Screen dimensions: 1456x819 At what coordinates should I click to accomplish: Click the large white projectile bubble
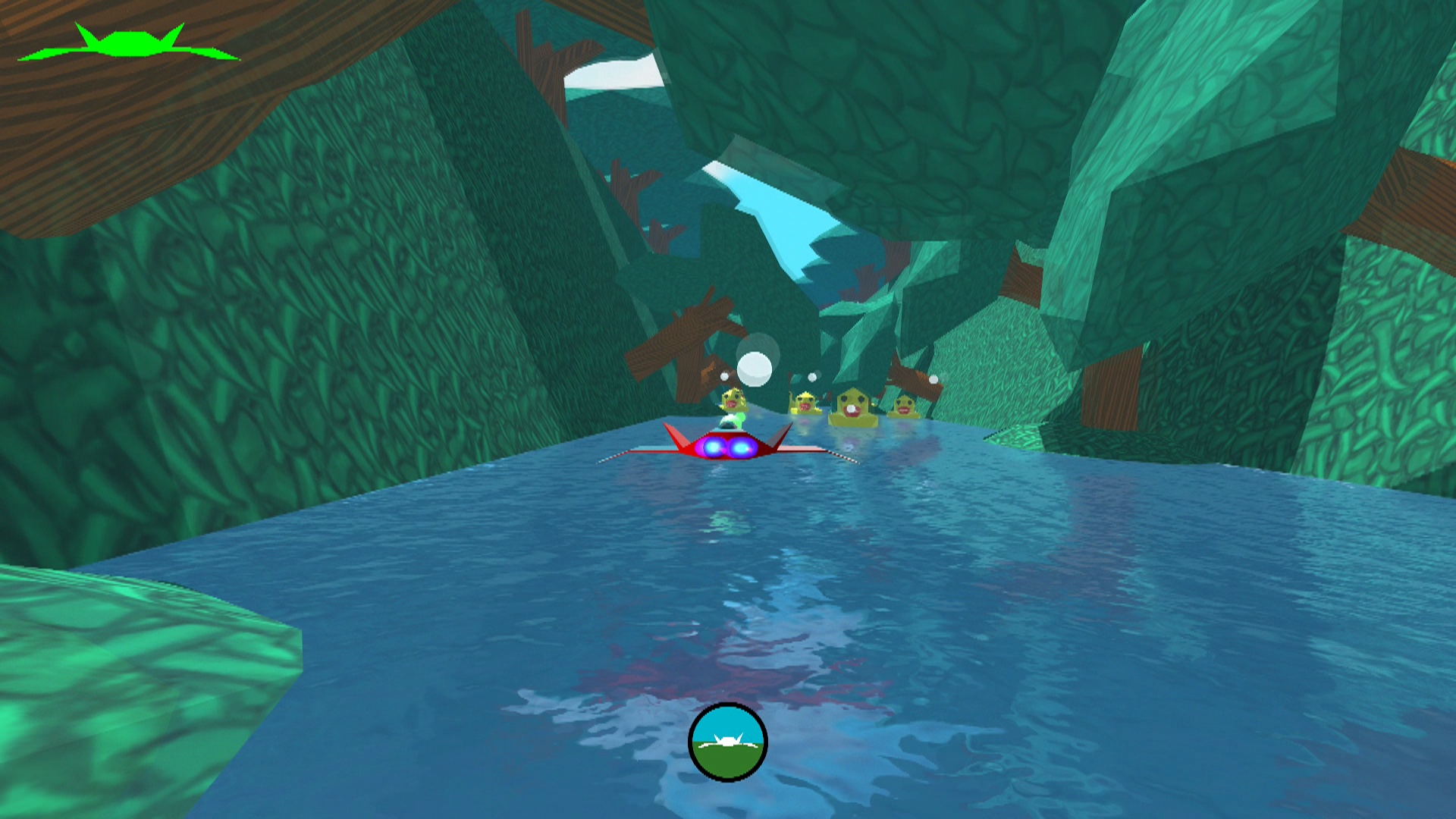[x=754, y=369]
